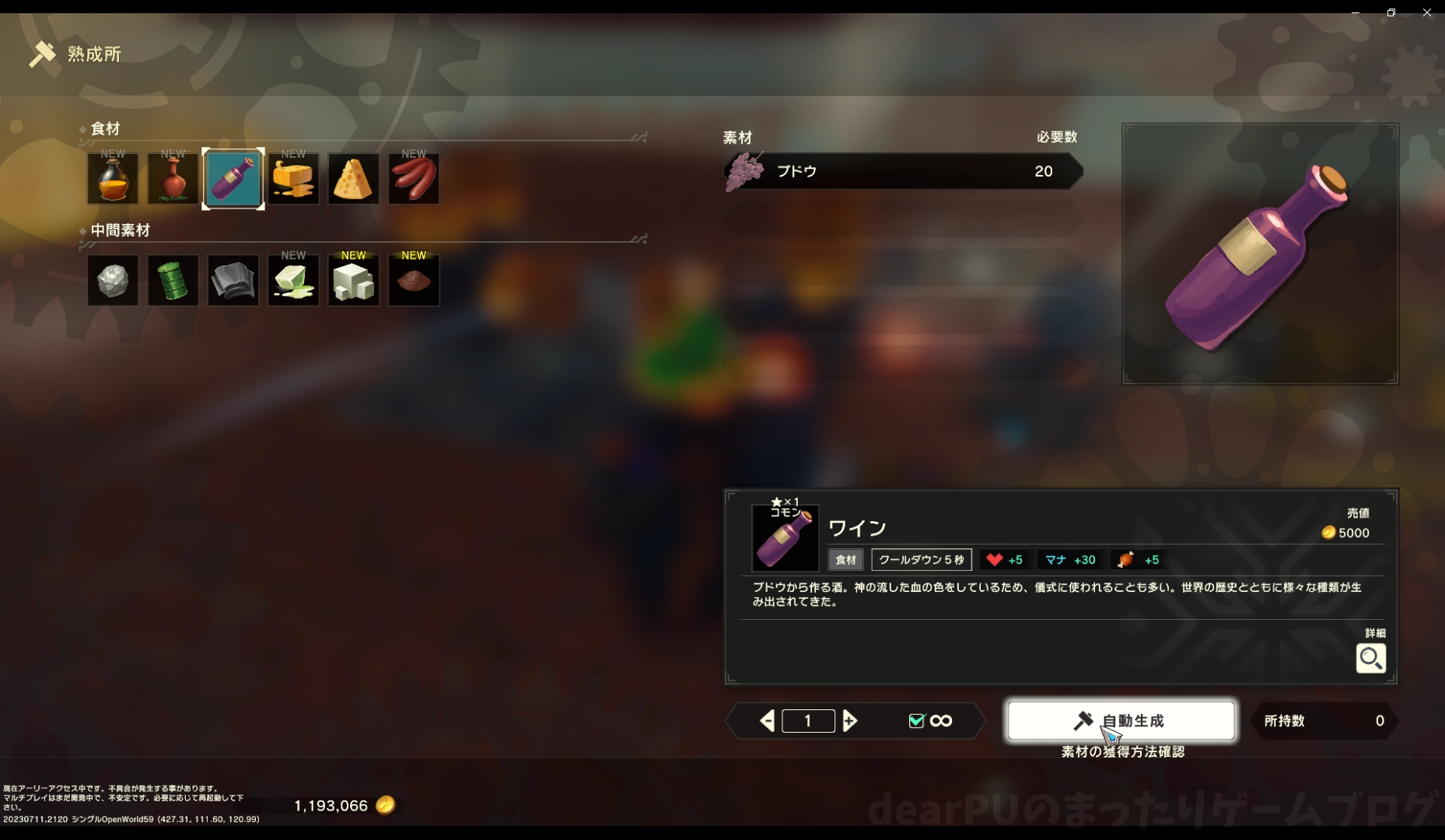Select the white cubes material
This screenshot has height=840, width=1445.
(353, 281)
